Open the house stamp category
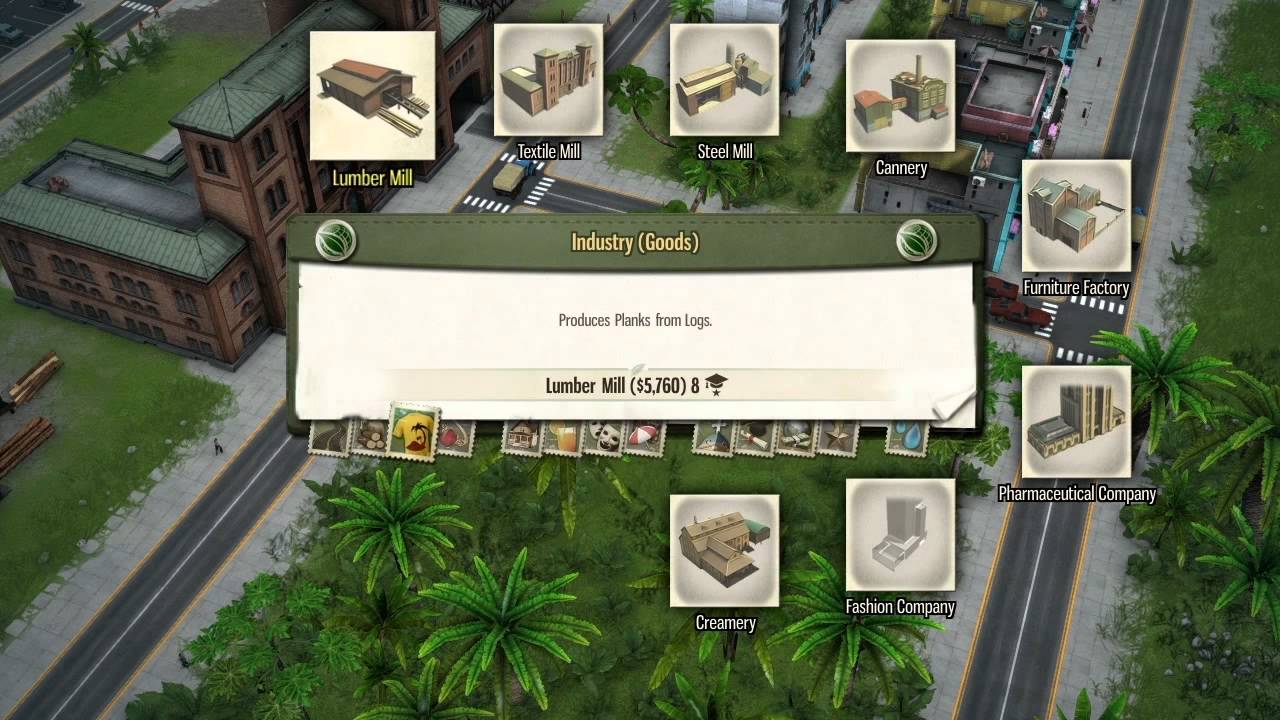The image size is (1280, 720). click(522, 438)
